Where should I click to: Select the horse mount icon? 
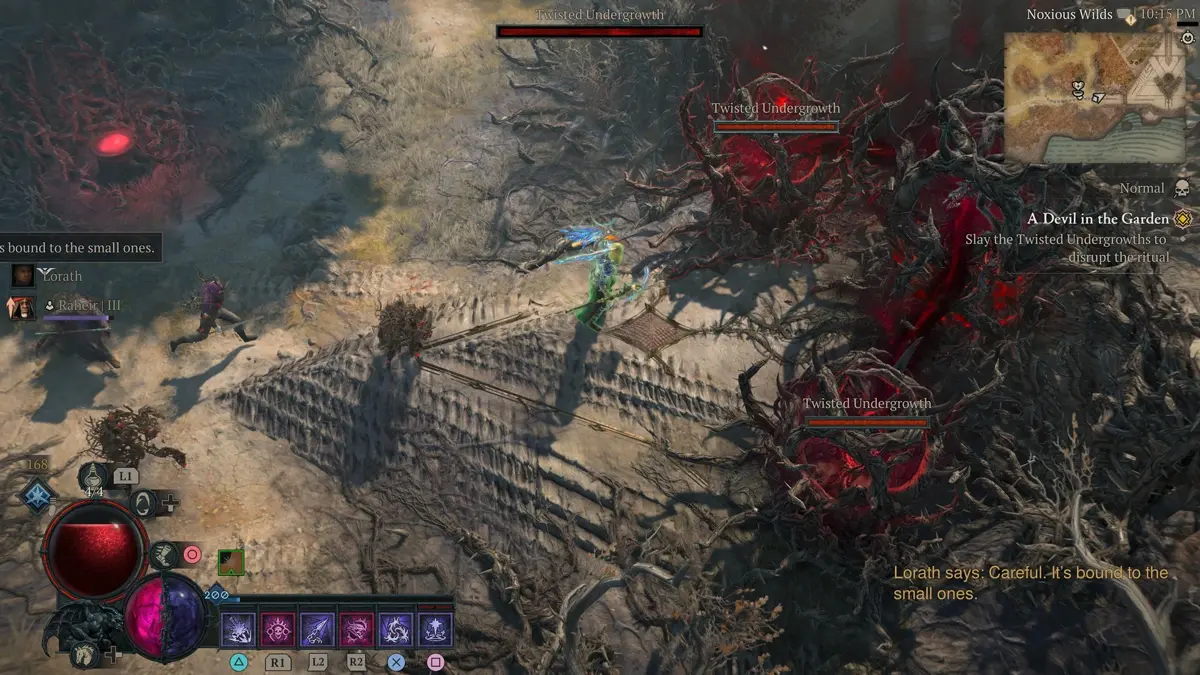click(x=83, y=654)
